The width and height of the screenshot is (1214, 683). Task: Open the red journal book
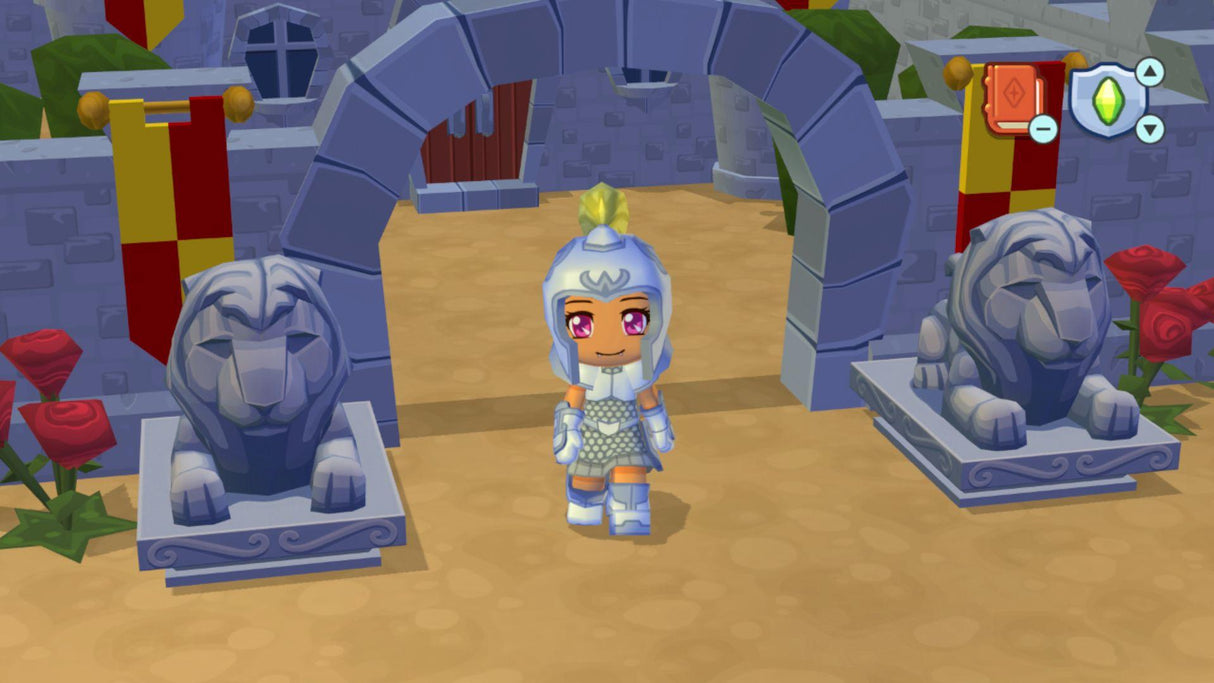coord(1013,97)
